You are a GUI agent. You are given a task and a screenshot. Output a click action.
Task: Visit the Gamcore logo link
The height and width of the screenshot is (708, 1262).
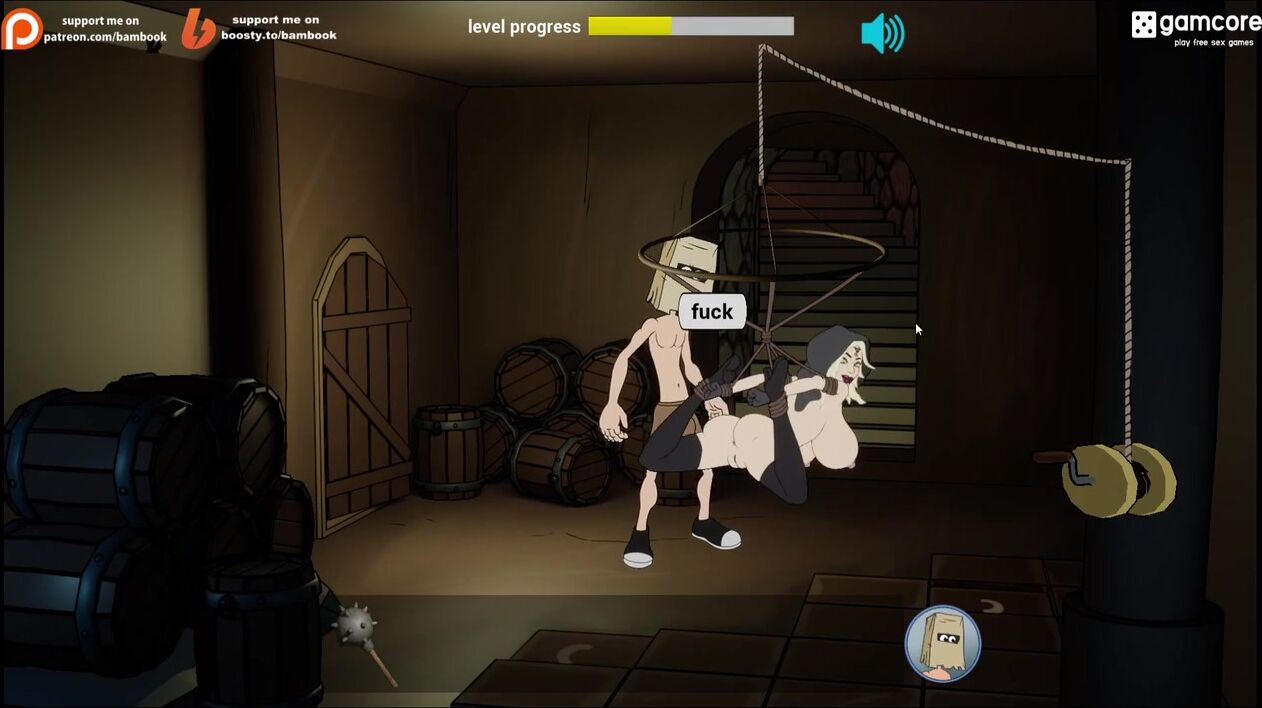click(1195, 27)
